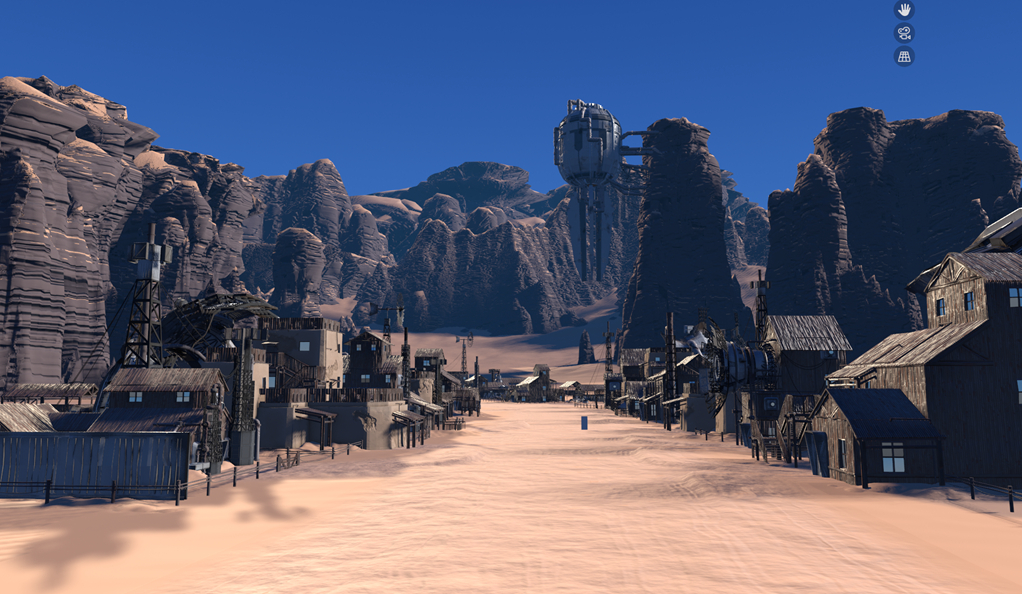
Task: Select the hand pan tool
Action: pos(904,10)
